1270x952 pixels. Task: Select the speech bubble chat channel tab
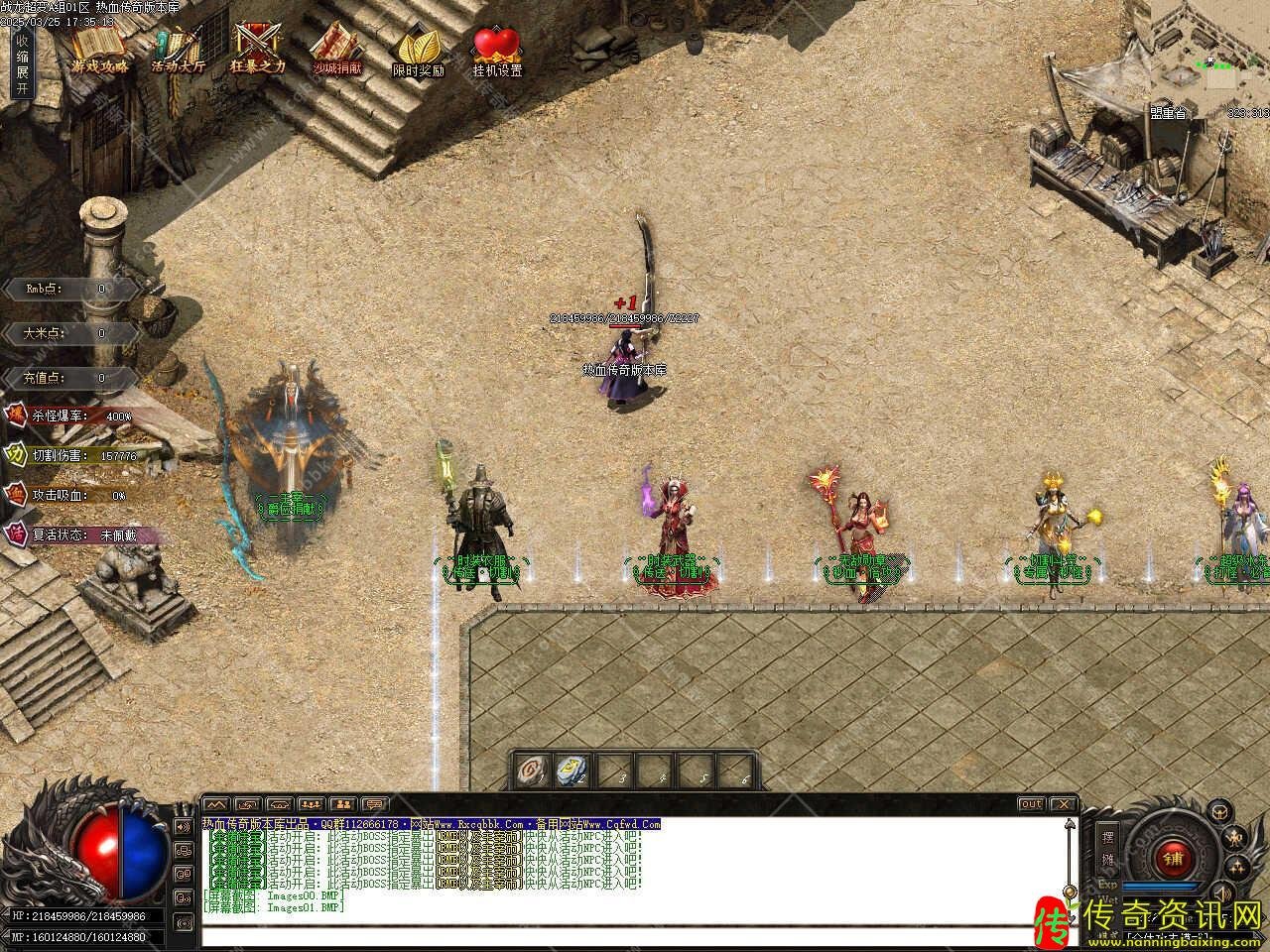coord(374,804)
